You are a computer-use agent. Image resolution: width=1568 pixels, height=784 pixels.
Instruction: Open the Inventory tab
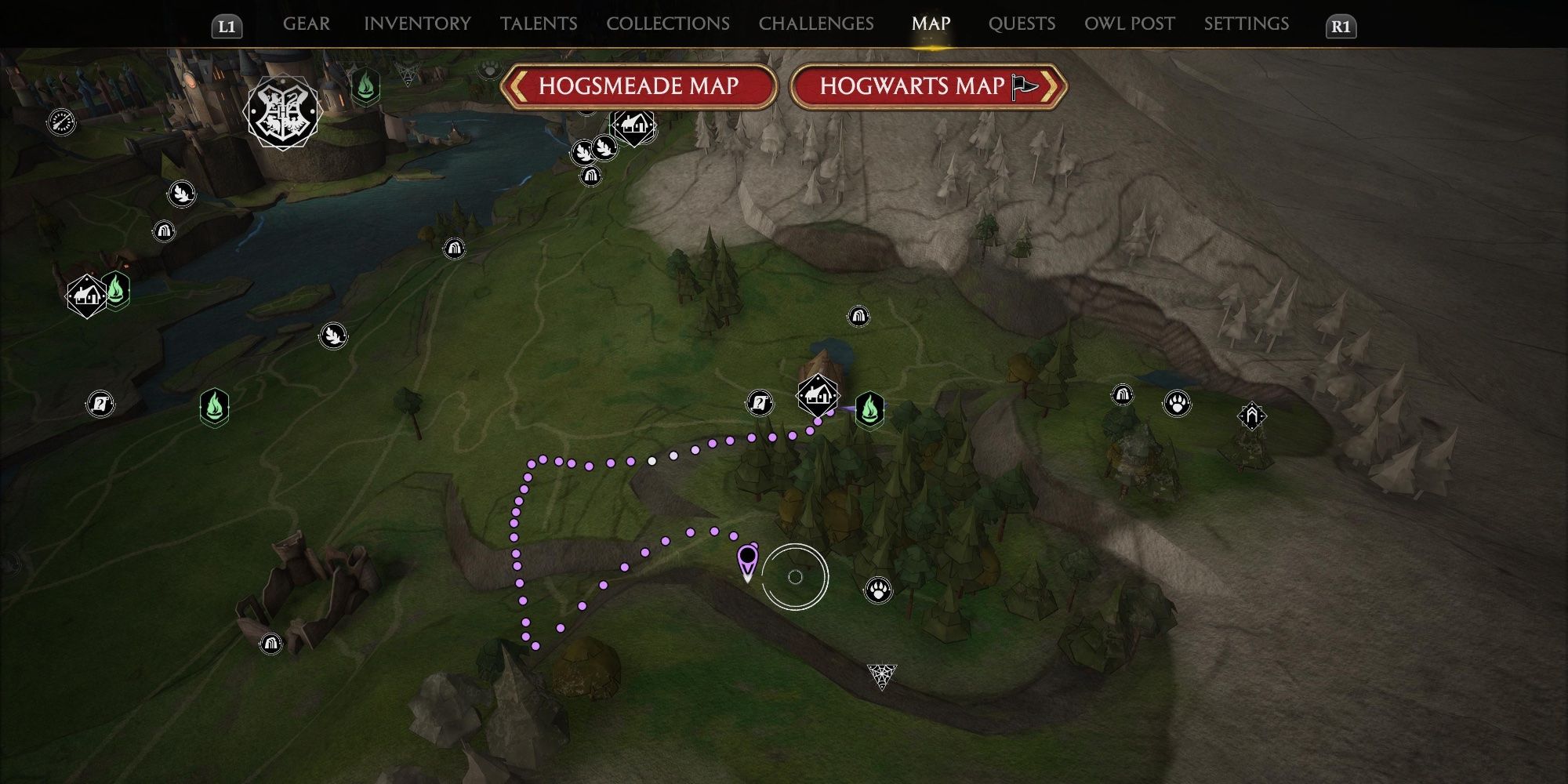pyautogui.click(x=417, y=24)
